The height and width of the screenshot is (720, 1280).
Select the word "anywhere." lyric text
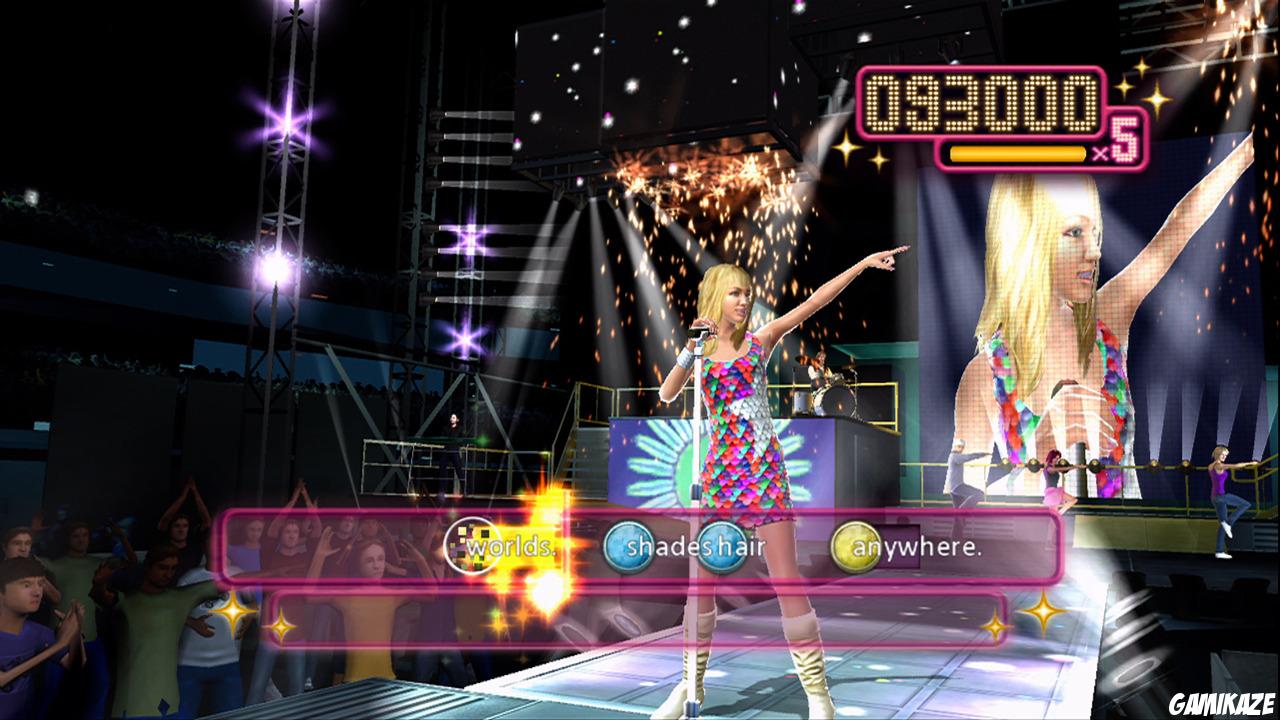(x=918, y=547)
